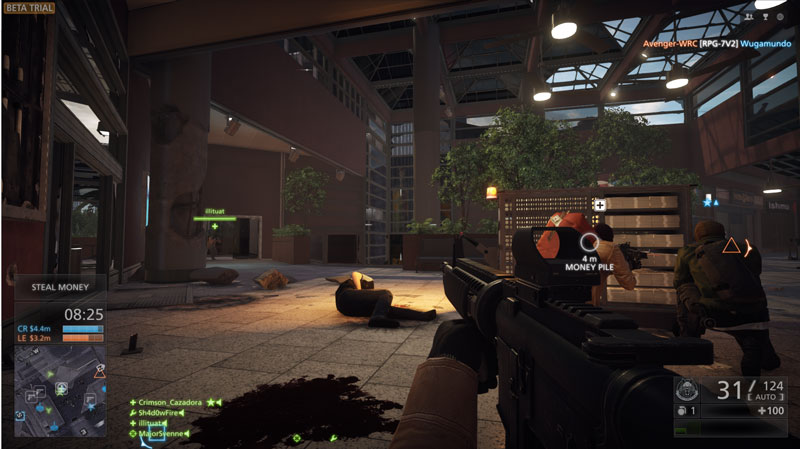Click the illituat teammate name tag
800x449 pixels.
213,212
